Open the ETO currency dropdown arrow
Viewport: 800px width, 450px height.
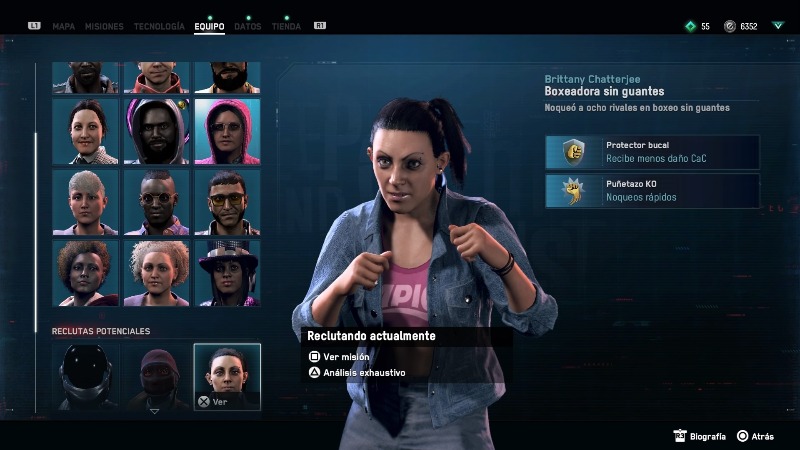pos(778,26)
